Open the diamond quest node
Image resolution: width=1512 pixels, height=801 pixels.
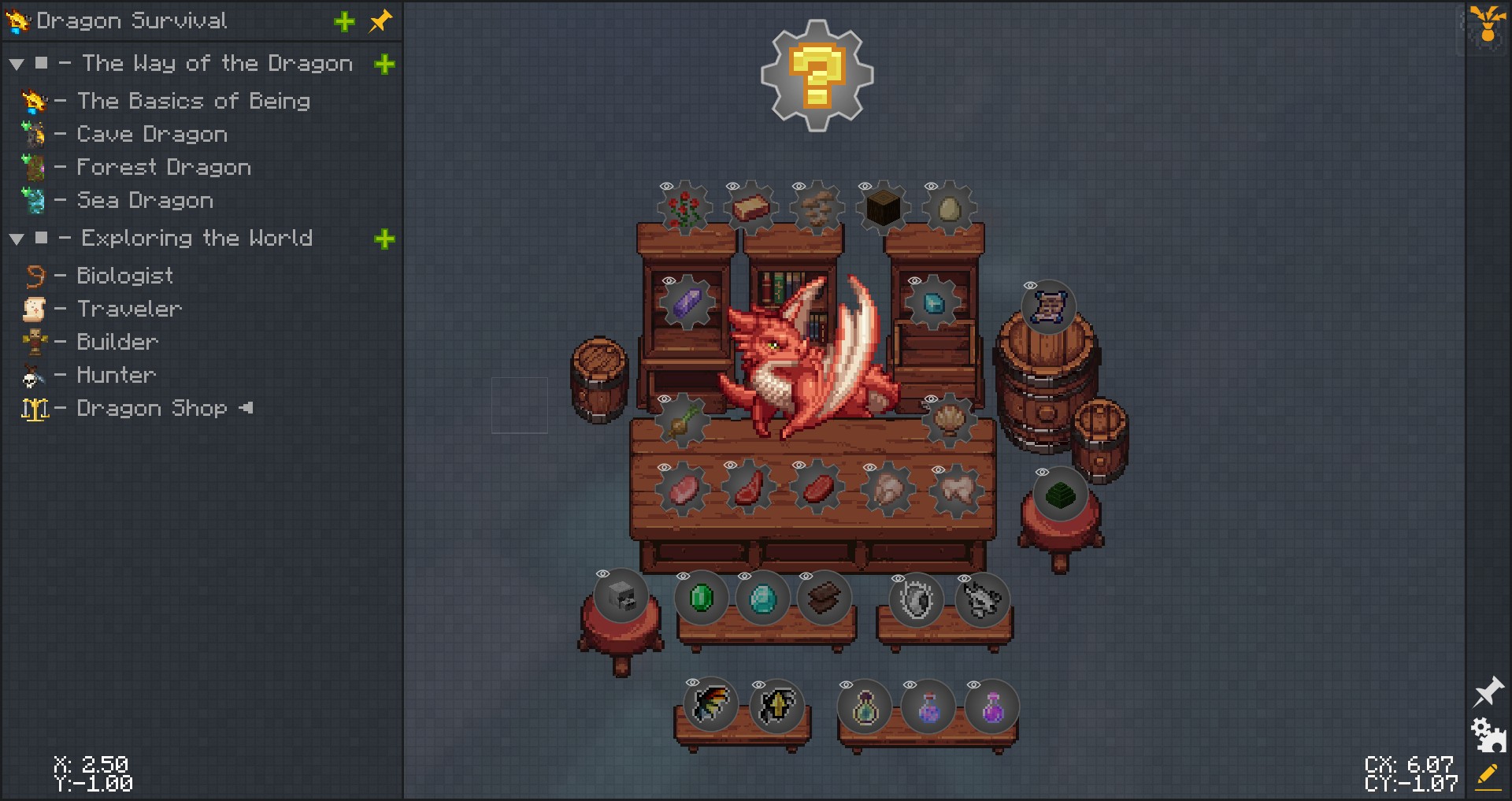pyautogui.click(x=762, y=599)
